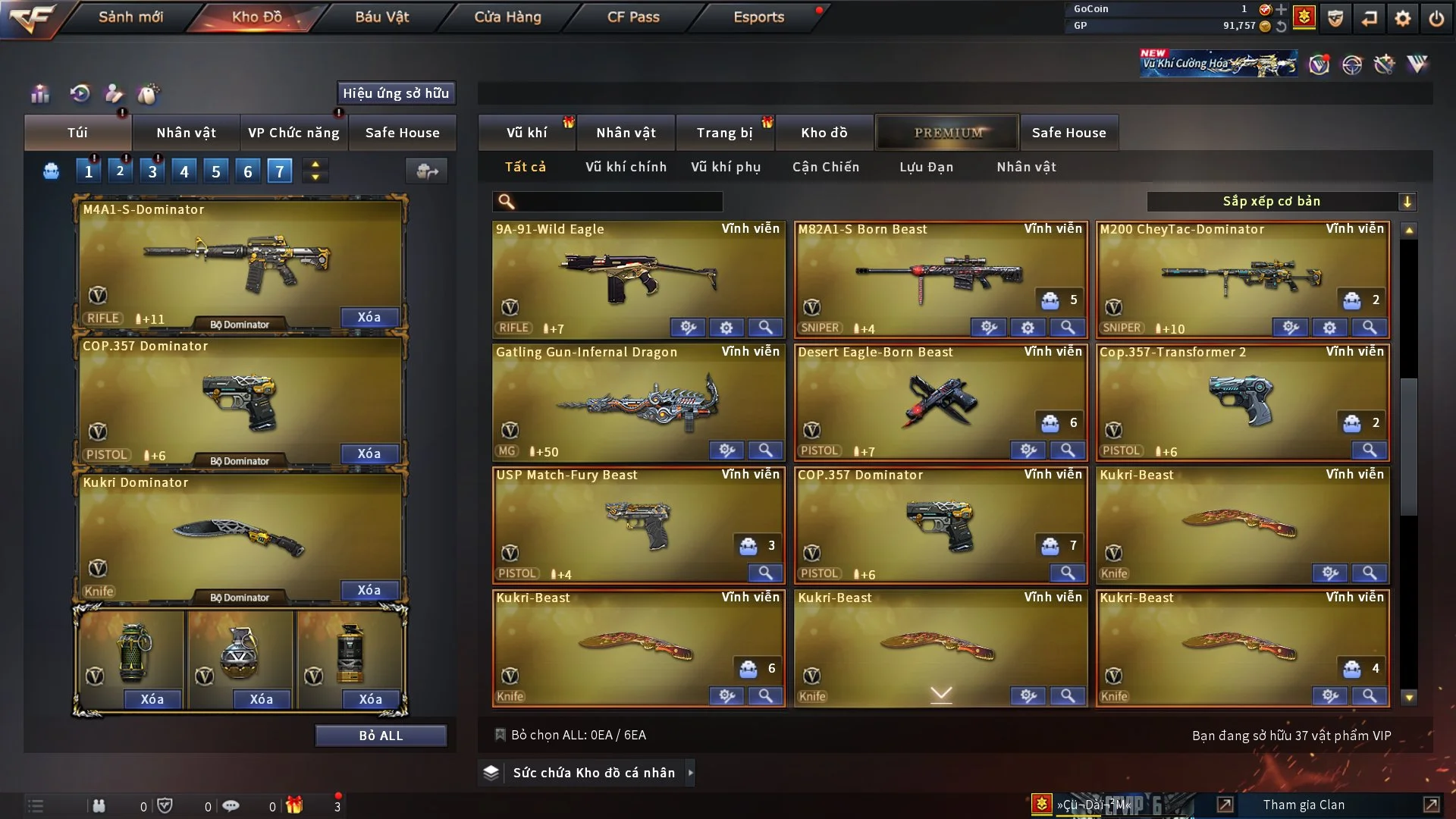Select bag slot number 4
The image size is (1456, 819).
point(184,171)
